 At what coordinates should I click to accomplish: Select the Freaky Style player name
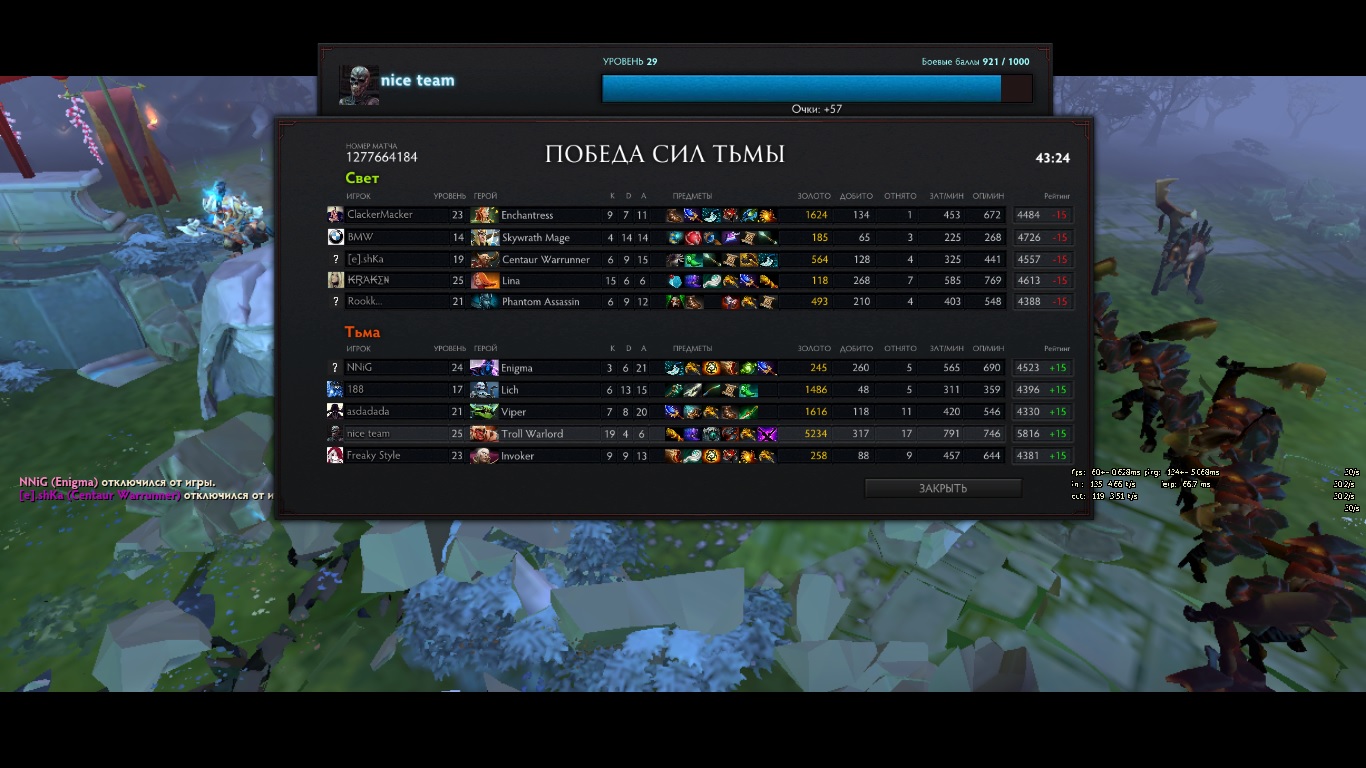point(373,456)
